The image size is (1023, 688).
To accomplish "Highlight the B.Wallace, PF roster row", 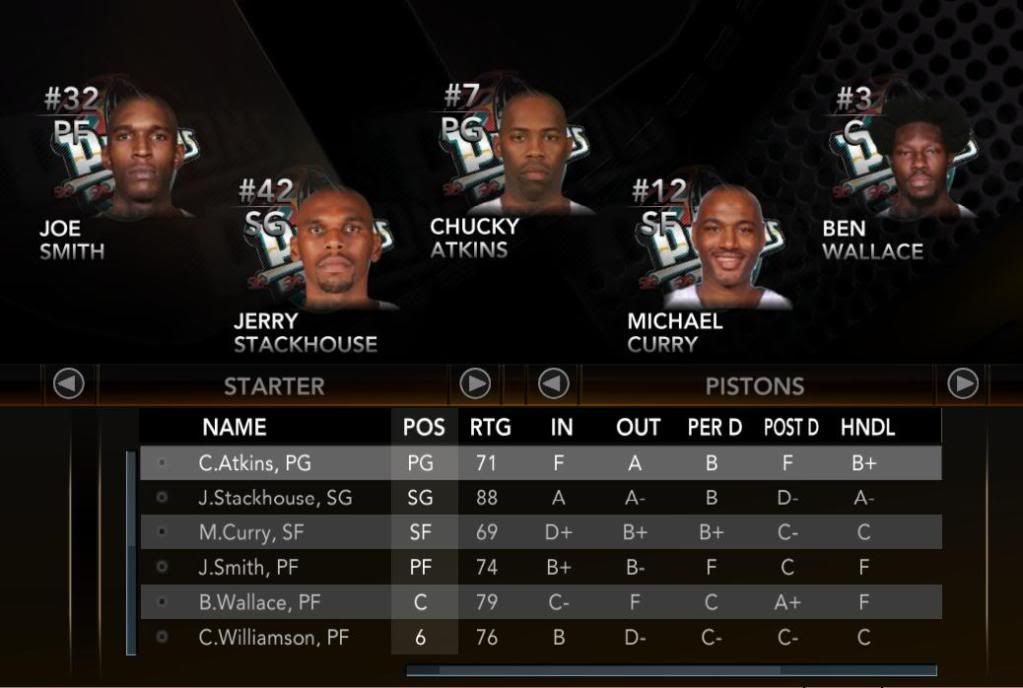I will click(x=540, y=603).
